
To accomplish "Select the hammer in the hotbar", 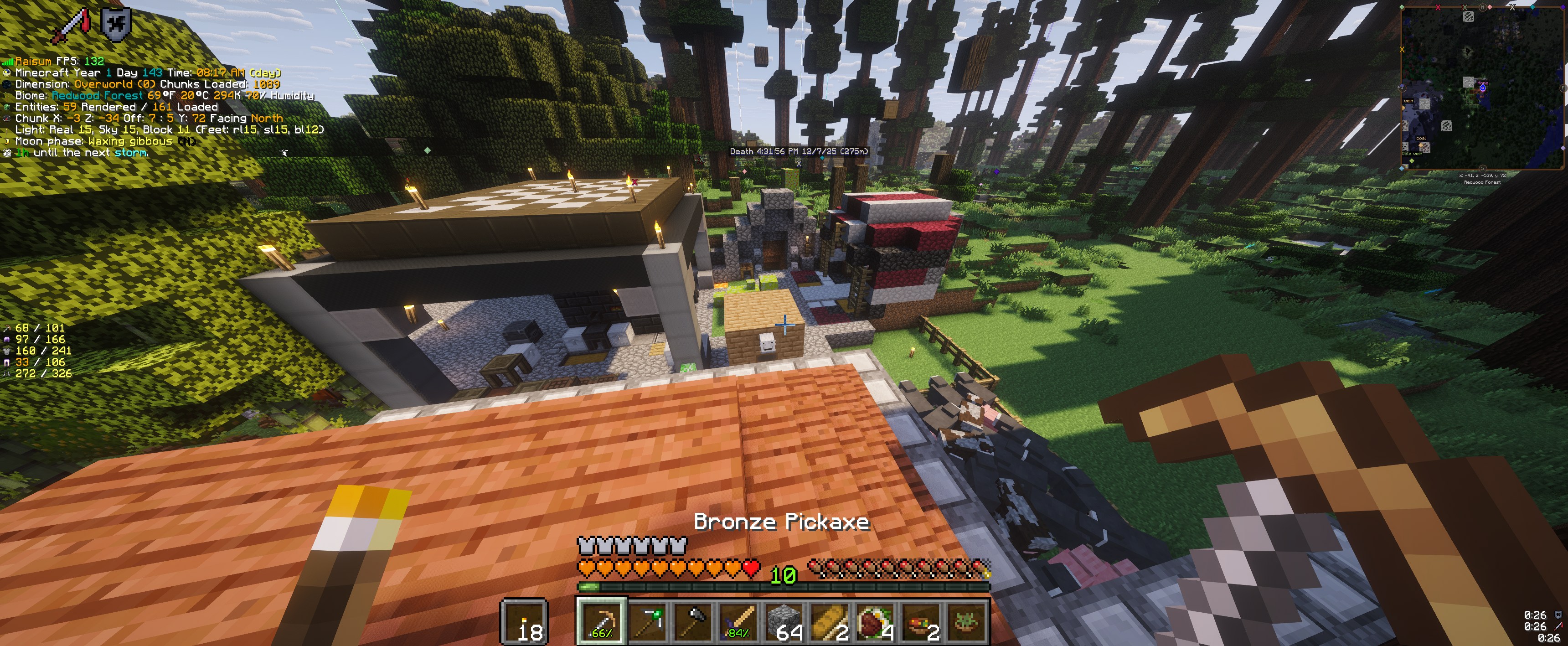I will 692,620.
